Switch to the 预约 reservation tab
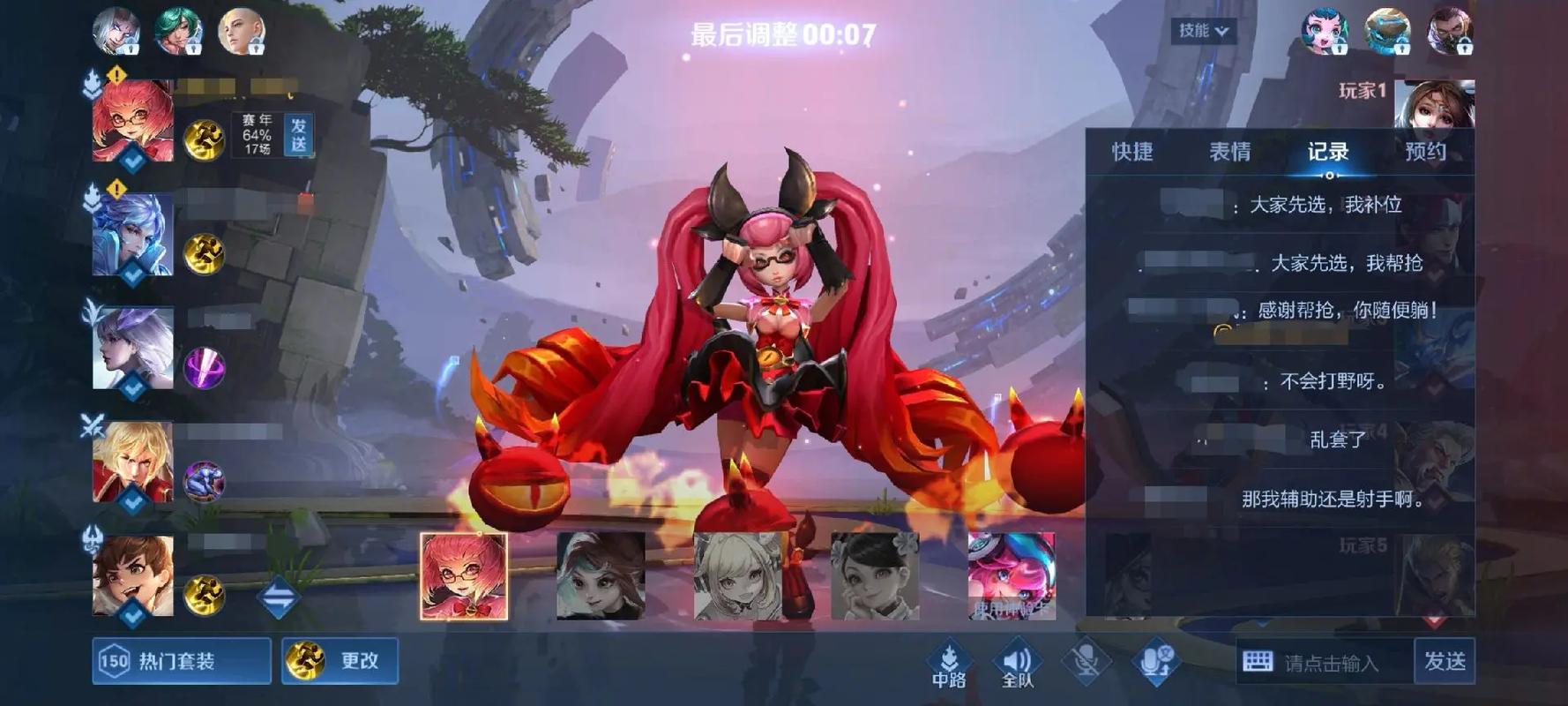1568x706 pixels. (x=1425, y=152)
